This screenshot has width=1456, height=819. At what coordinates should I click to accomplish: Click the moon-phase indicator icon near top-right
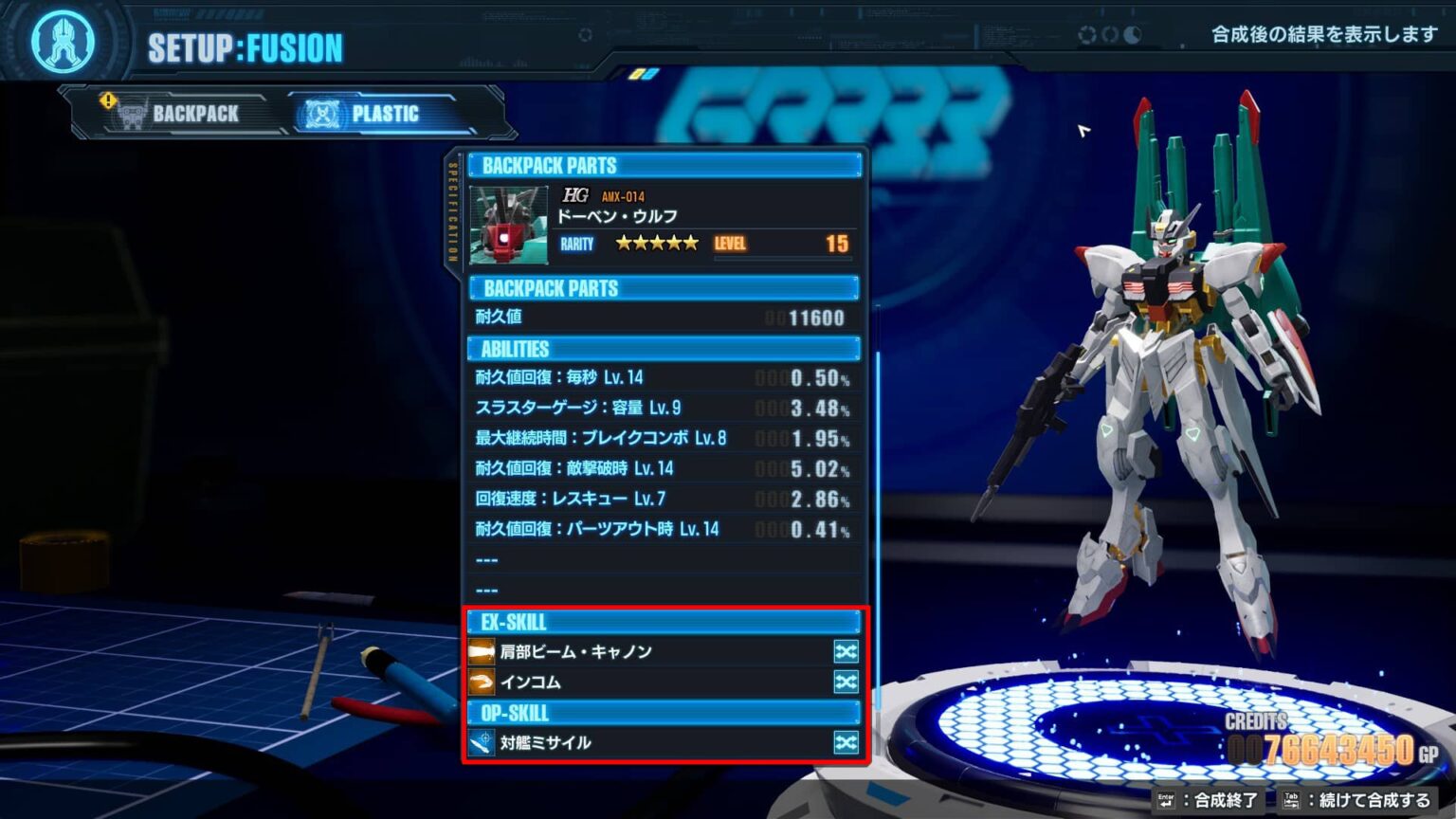(x=1134, y=34)
